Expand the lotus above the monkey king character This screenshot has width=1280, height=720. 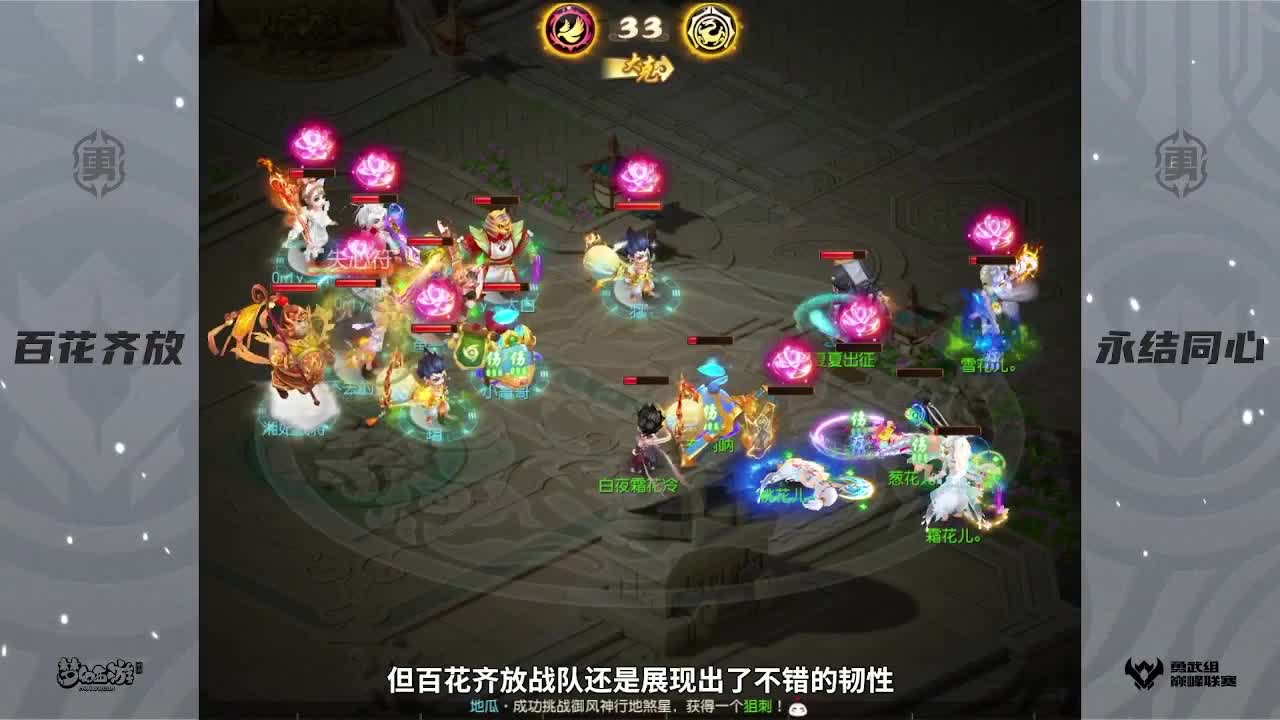coord(313,143)
